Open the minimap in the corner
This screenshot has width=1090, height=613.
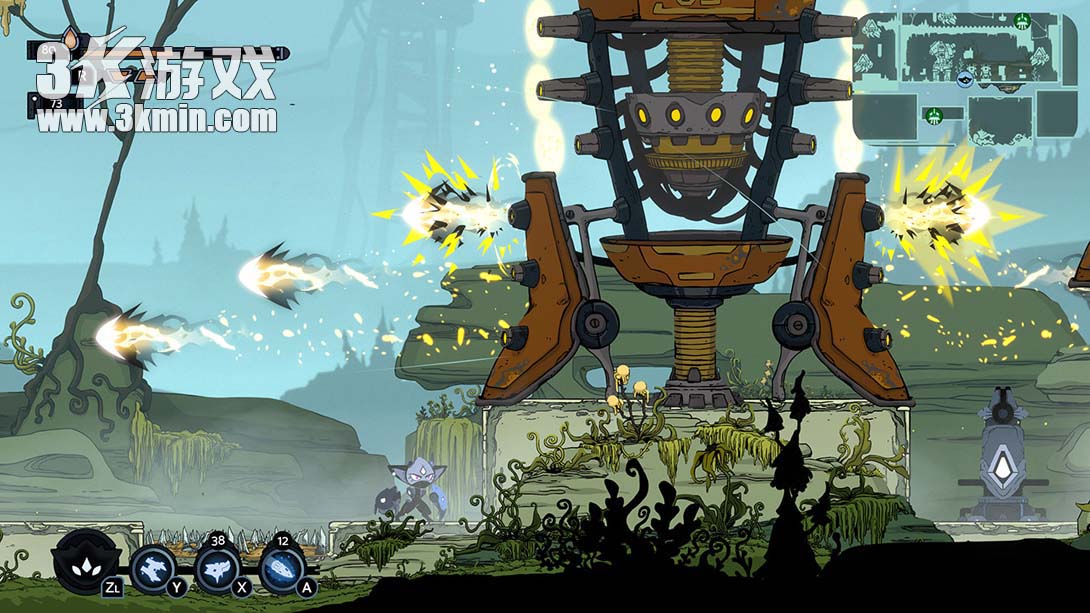[965, 79]
